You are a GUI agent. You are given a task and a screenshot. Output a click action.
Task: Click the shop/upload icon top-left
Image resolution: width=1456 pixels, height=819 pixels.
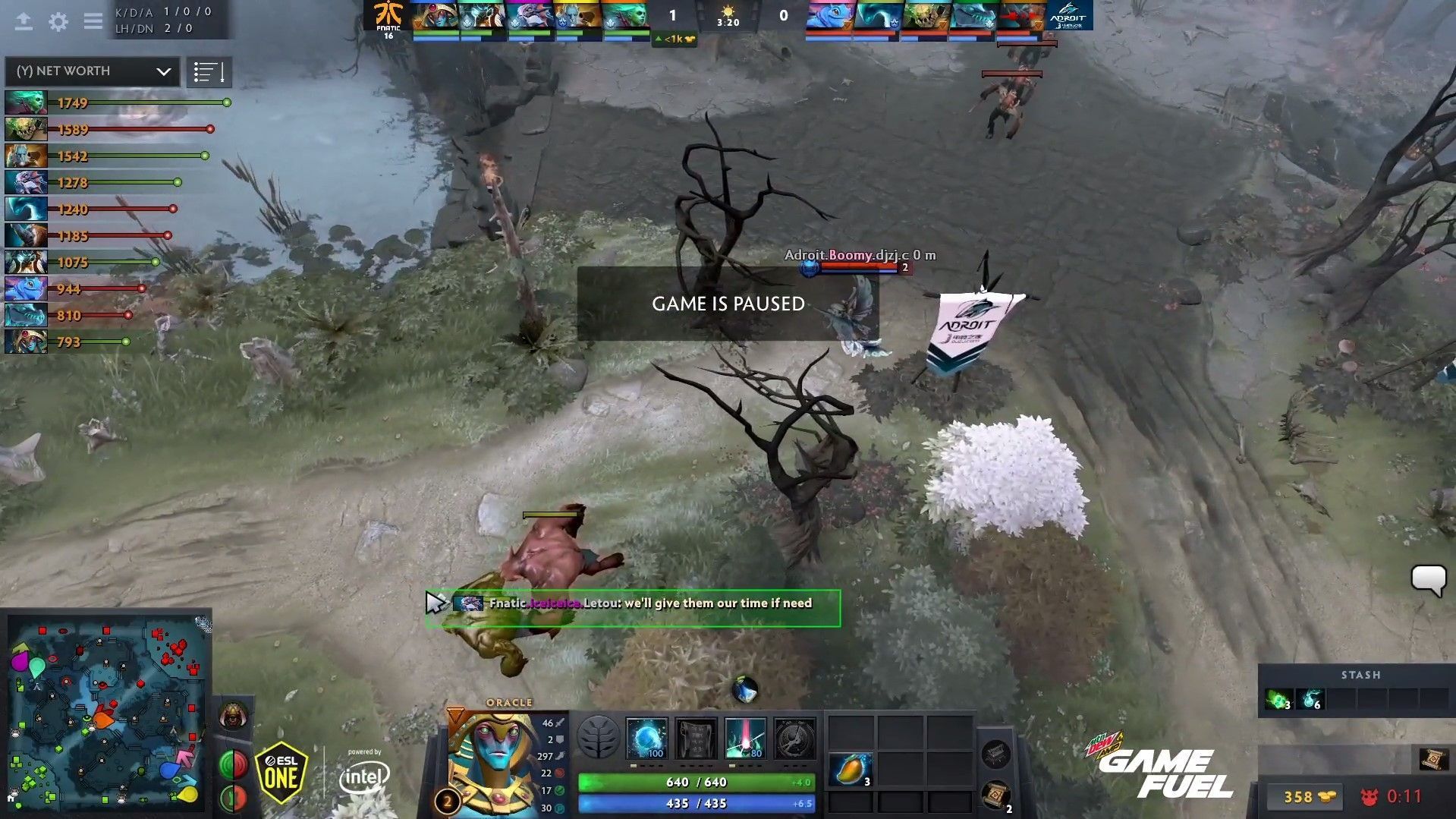coord(25,21)
